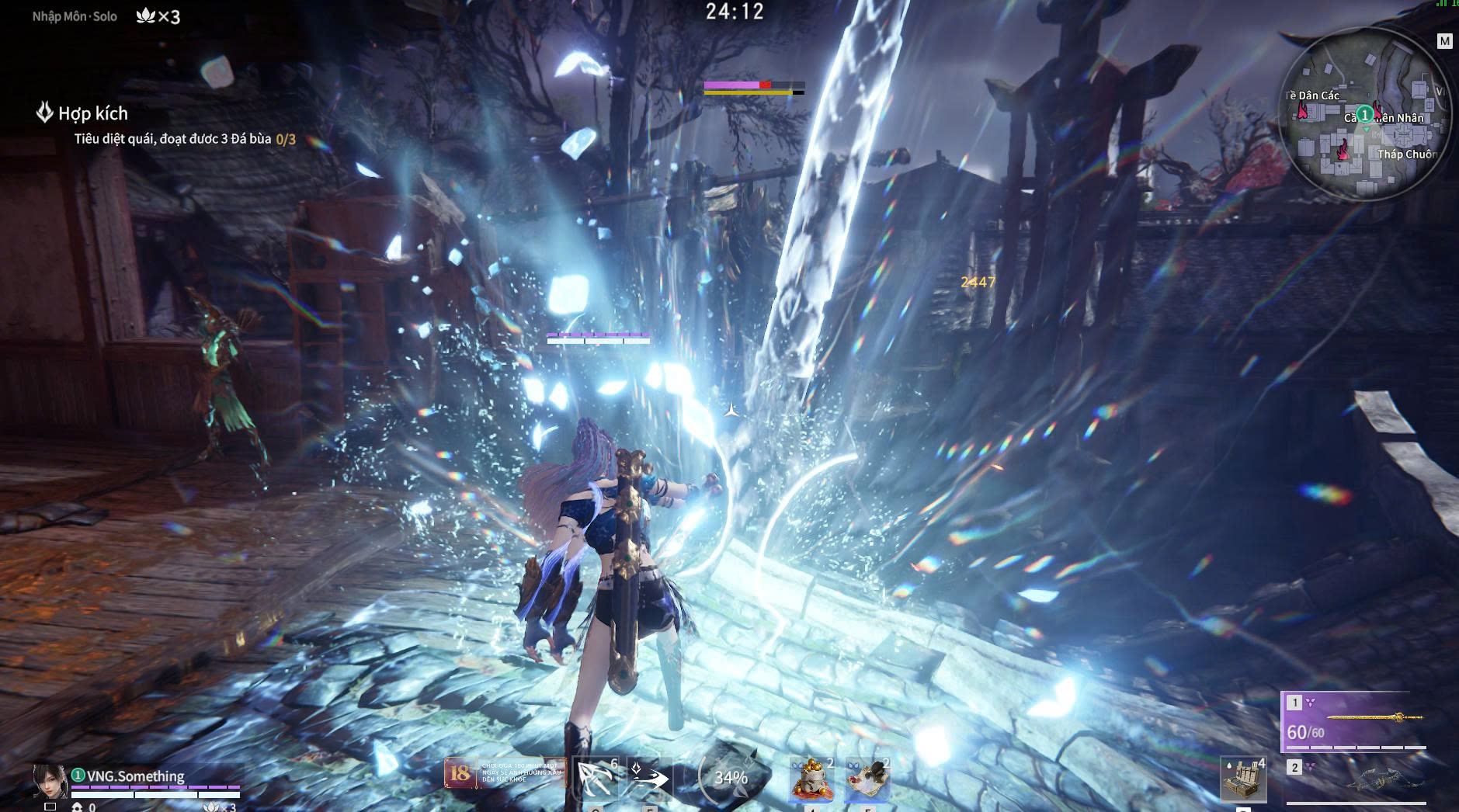The image size is (1459, 812).
Task: Trigger the dash arrow skill icon
Action: (648, 777)
